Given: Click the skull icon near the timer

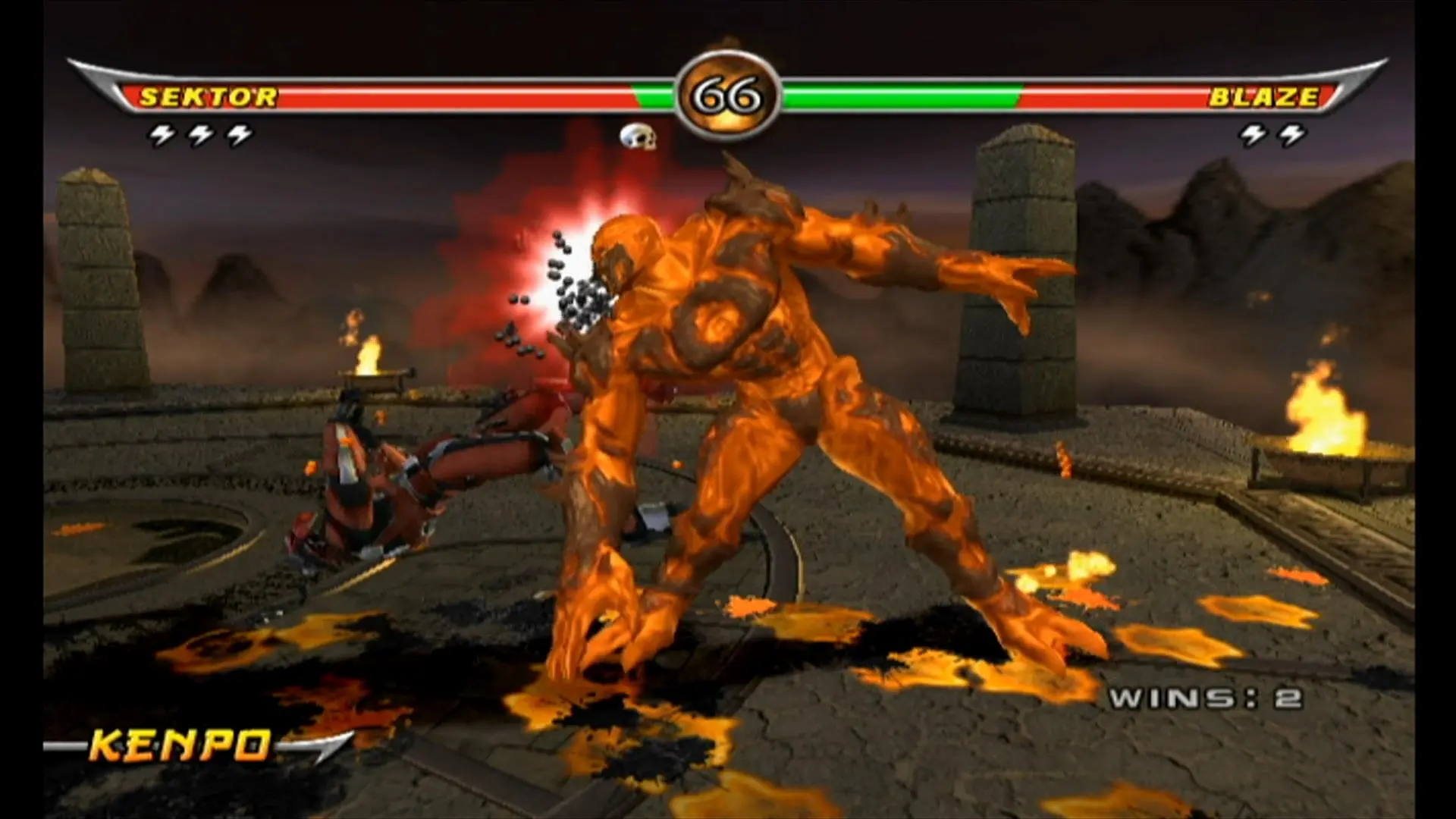Looking at the screenshot, I should click(637, 136).
